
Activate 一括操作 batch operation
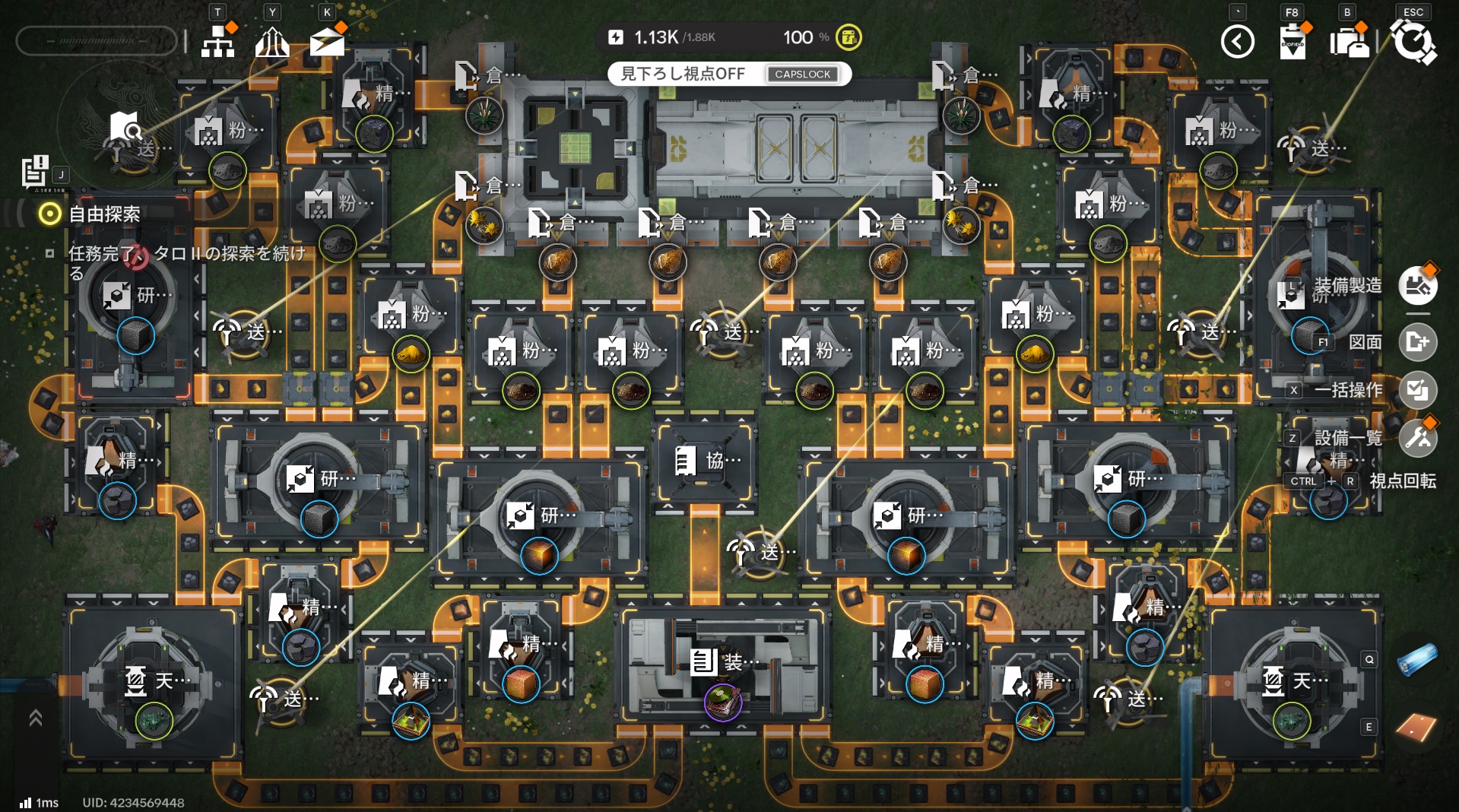[x=1417, y=390]
